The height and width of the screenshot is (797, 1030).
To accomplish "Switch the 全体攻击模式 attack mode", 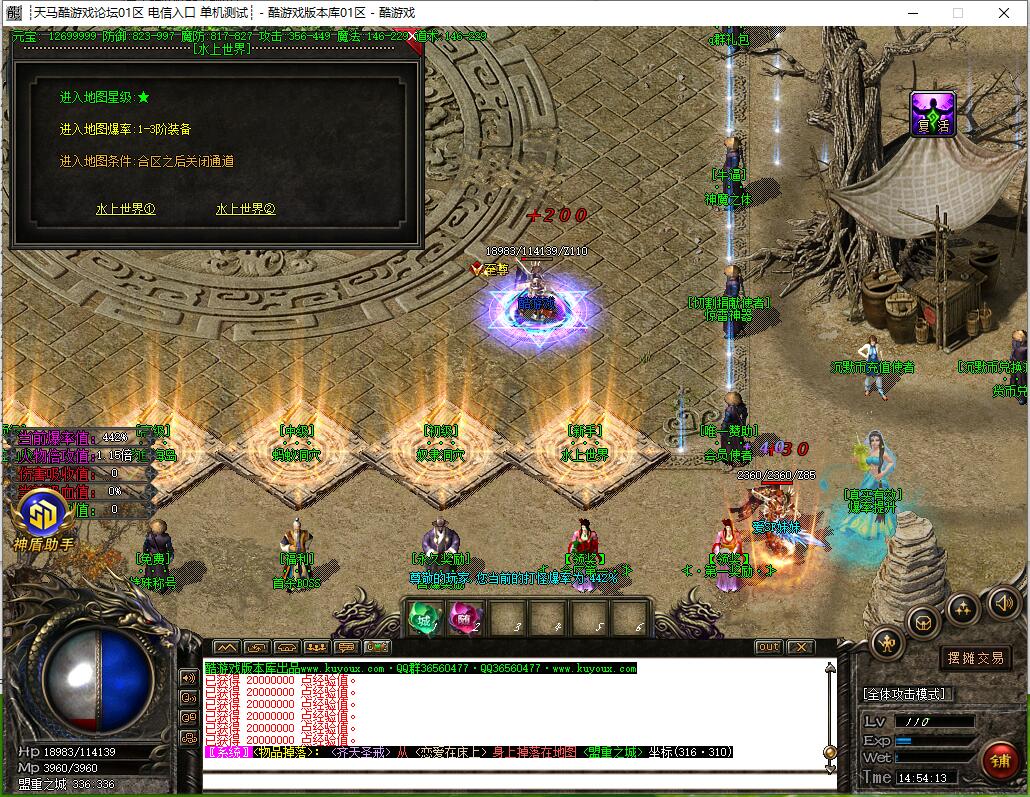I will [904, 693].
